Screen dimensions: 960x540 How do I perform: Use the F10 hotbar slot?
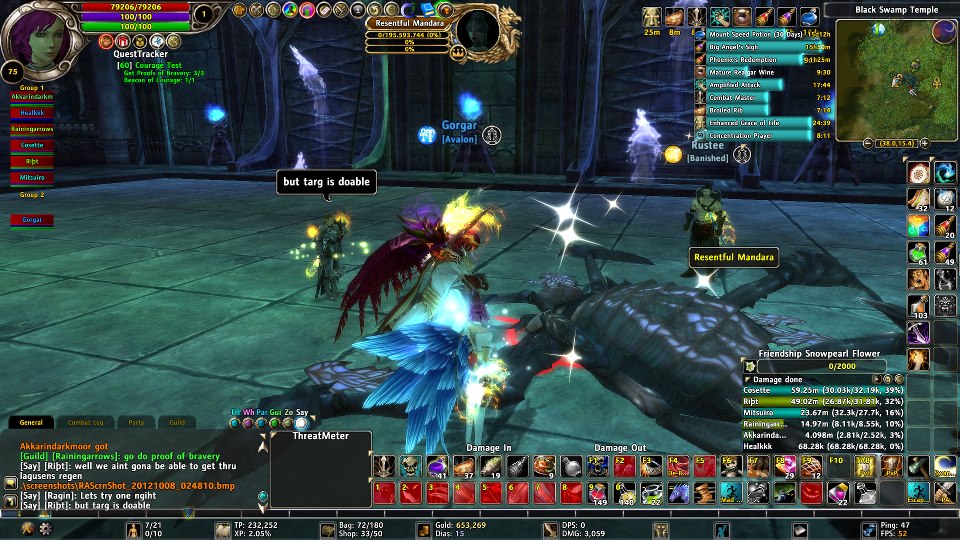[836, 467]
